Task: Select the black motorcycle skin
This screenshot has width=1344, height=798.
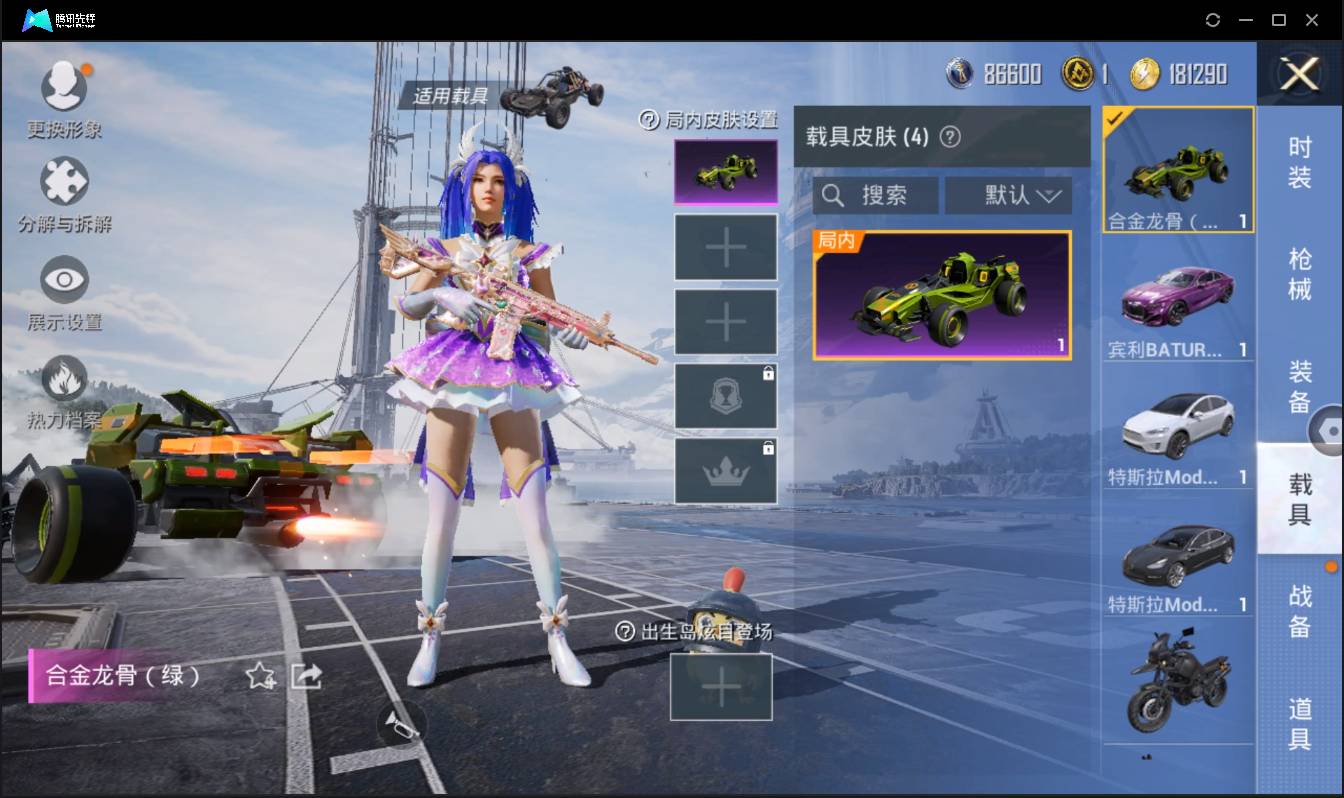Action: (x=1178, y=680)
